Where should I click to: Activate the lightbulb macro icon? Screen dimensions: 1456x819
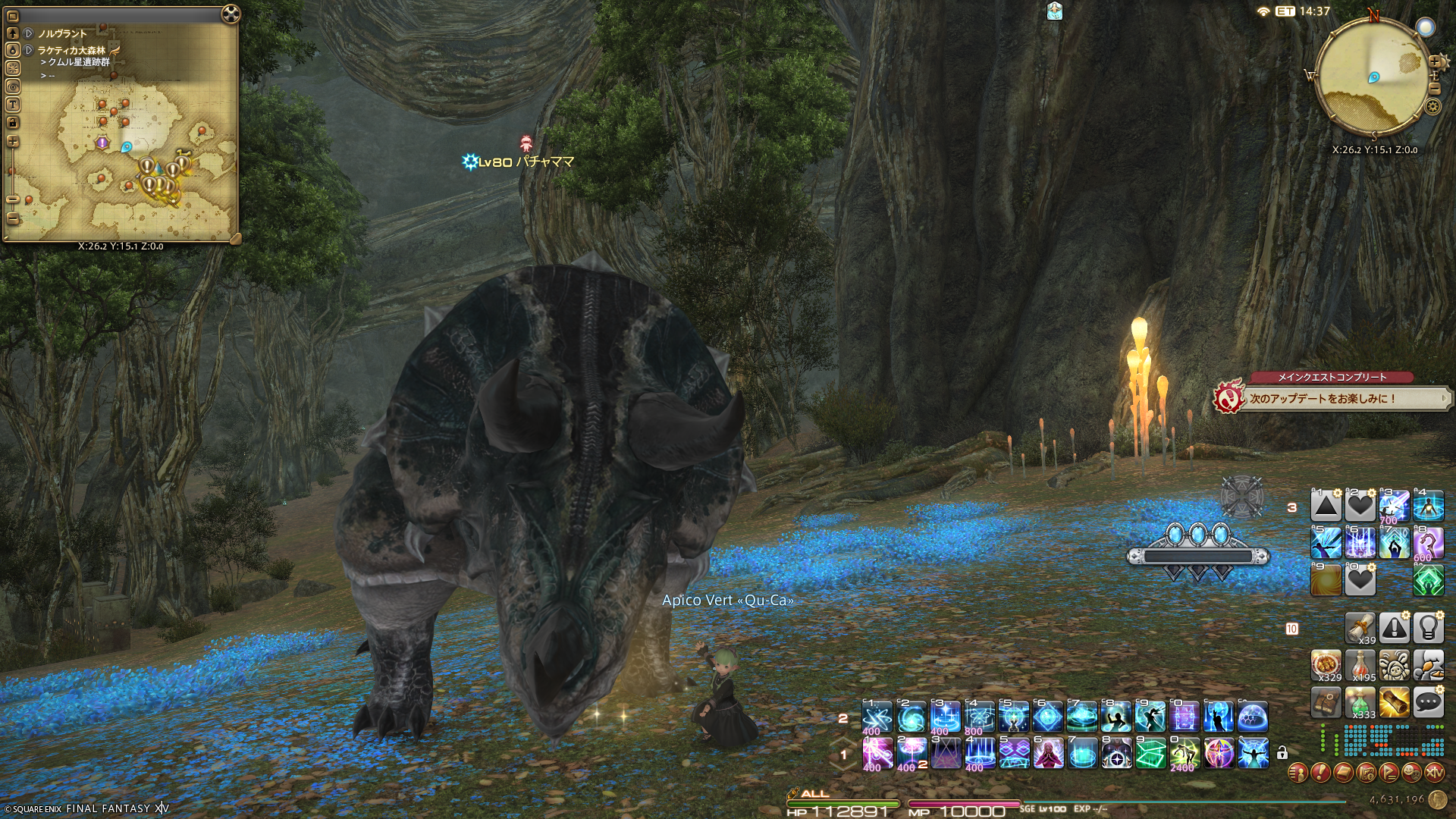(1428, 628)
